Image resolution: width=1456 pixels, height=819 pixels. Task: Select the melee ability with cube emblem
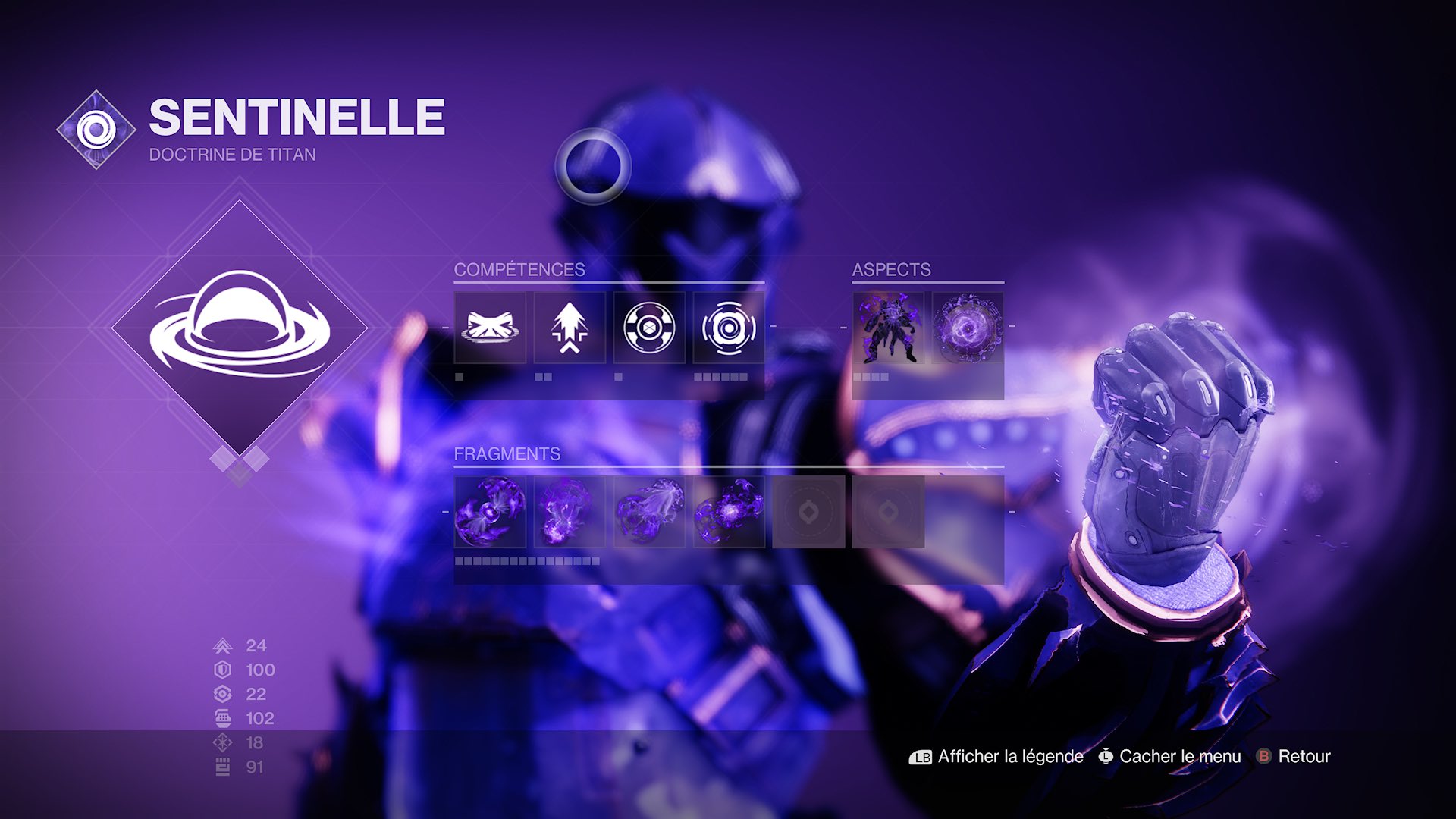point(649,328)
